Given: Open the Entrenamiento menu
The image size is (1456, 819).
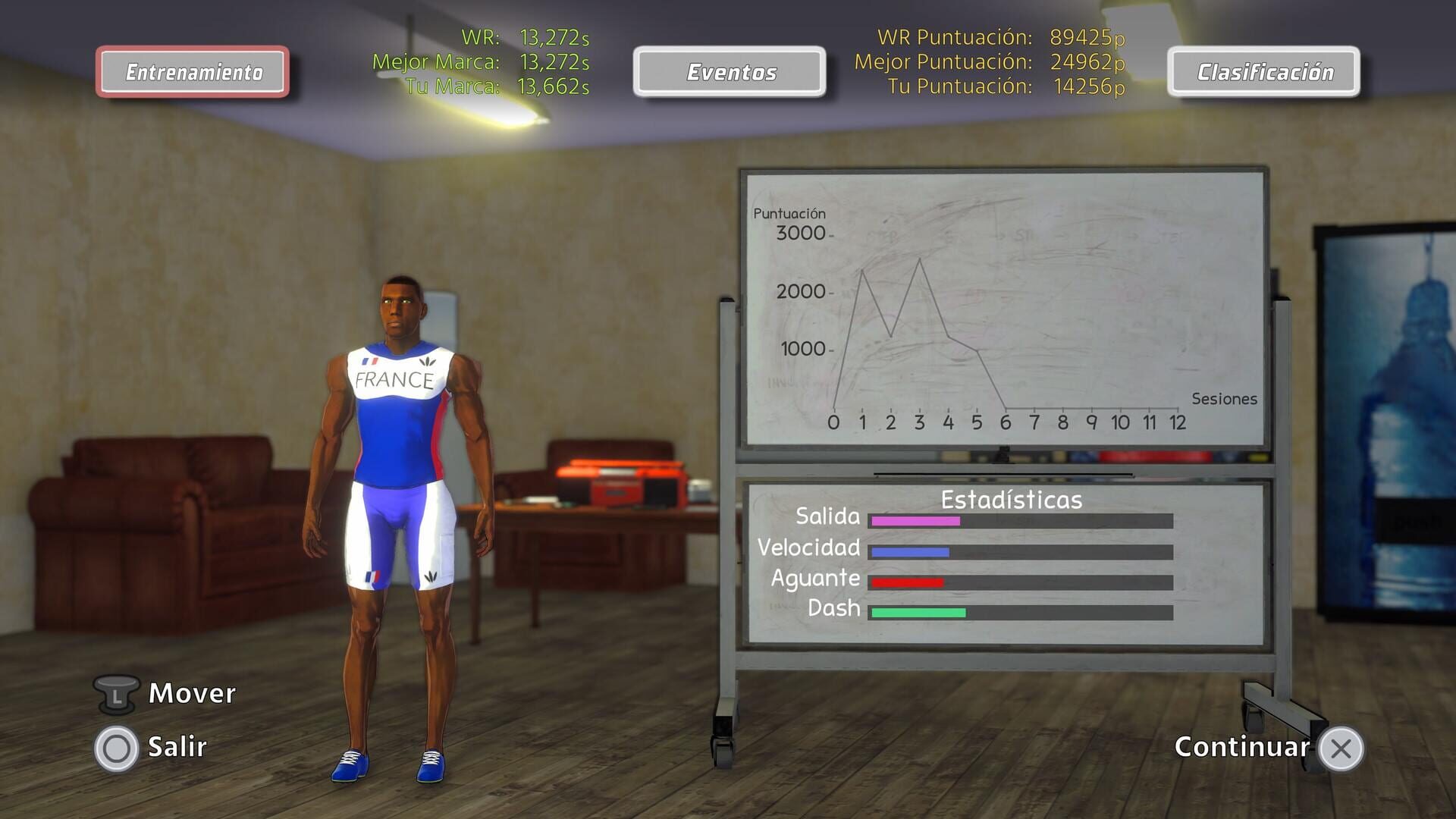Looking at the screenshot, I should tap(193, 72).
